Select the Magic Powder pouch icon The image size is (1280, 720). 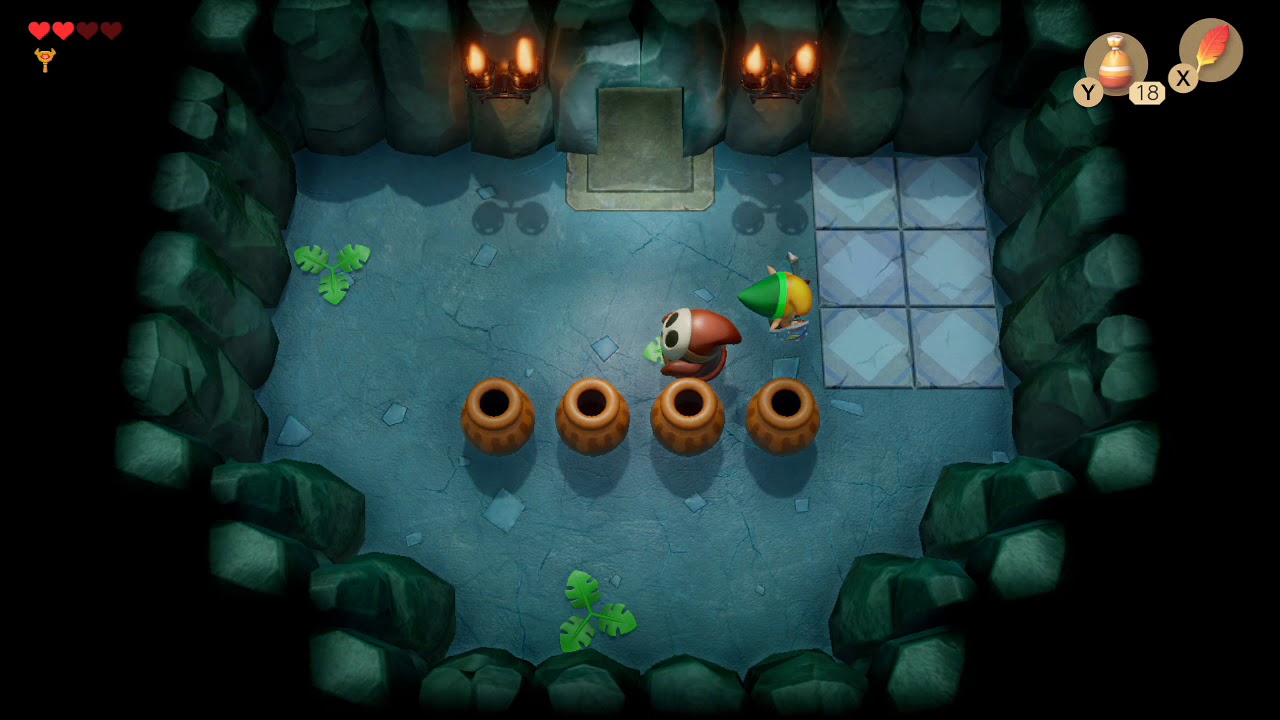pyautogui.click(x=1115, y=65)
